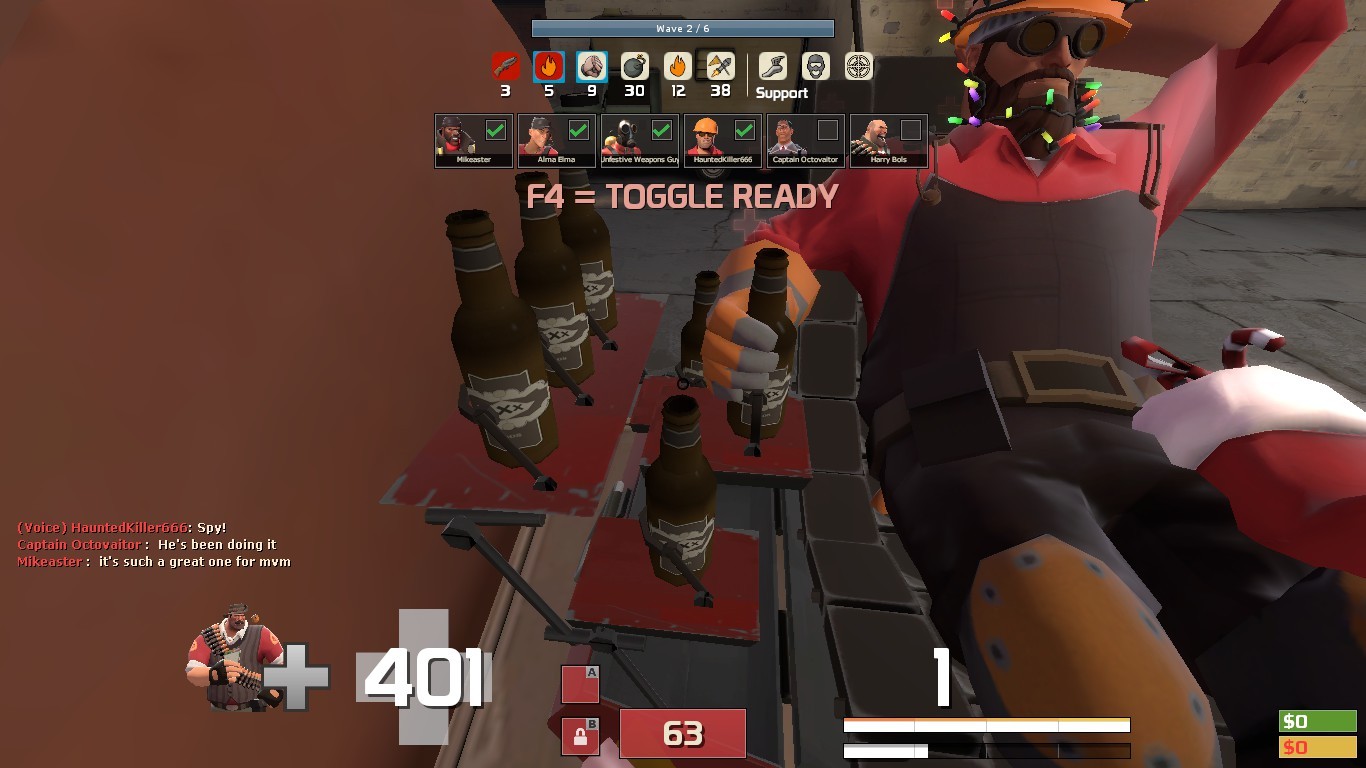Open the F4 = TOGGLE READY prompt
The height and width of the screenshot is (768, 1366).
[x=683, y=197]
